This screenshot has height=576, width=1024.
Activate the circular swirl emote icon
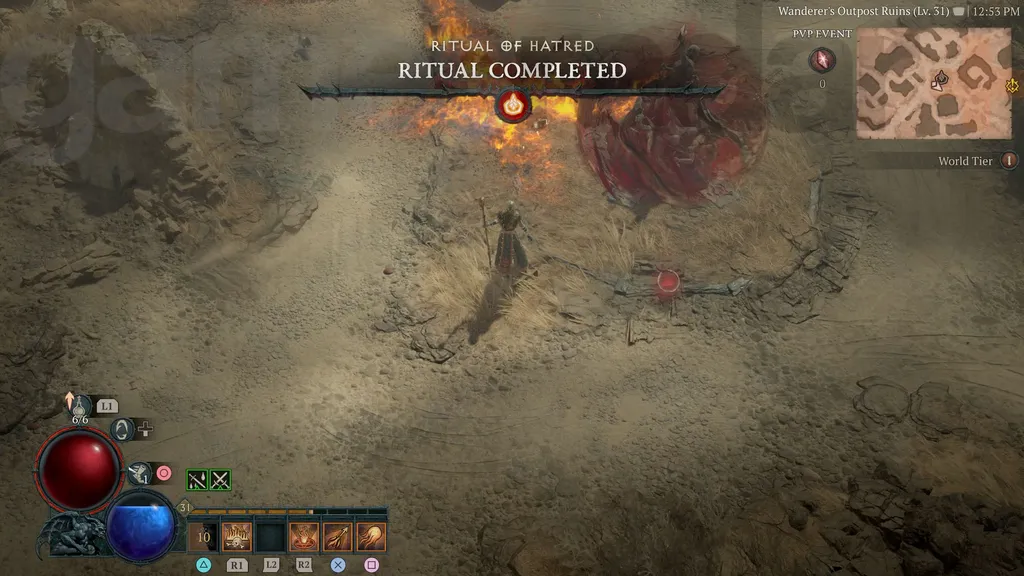click(x=124, y=429)
